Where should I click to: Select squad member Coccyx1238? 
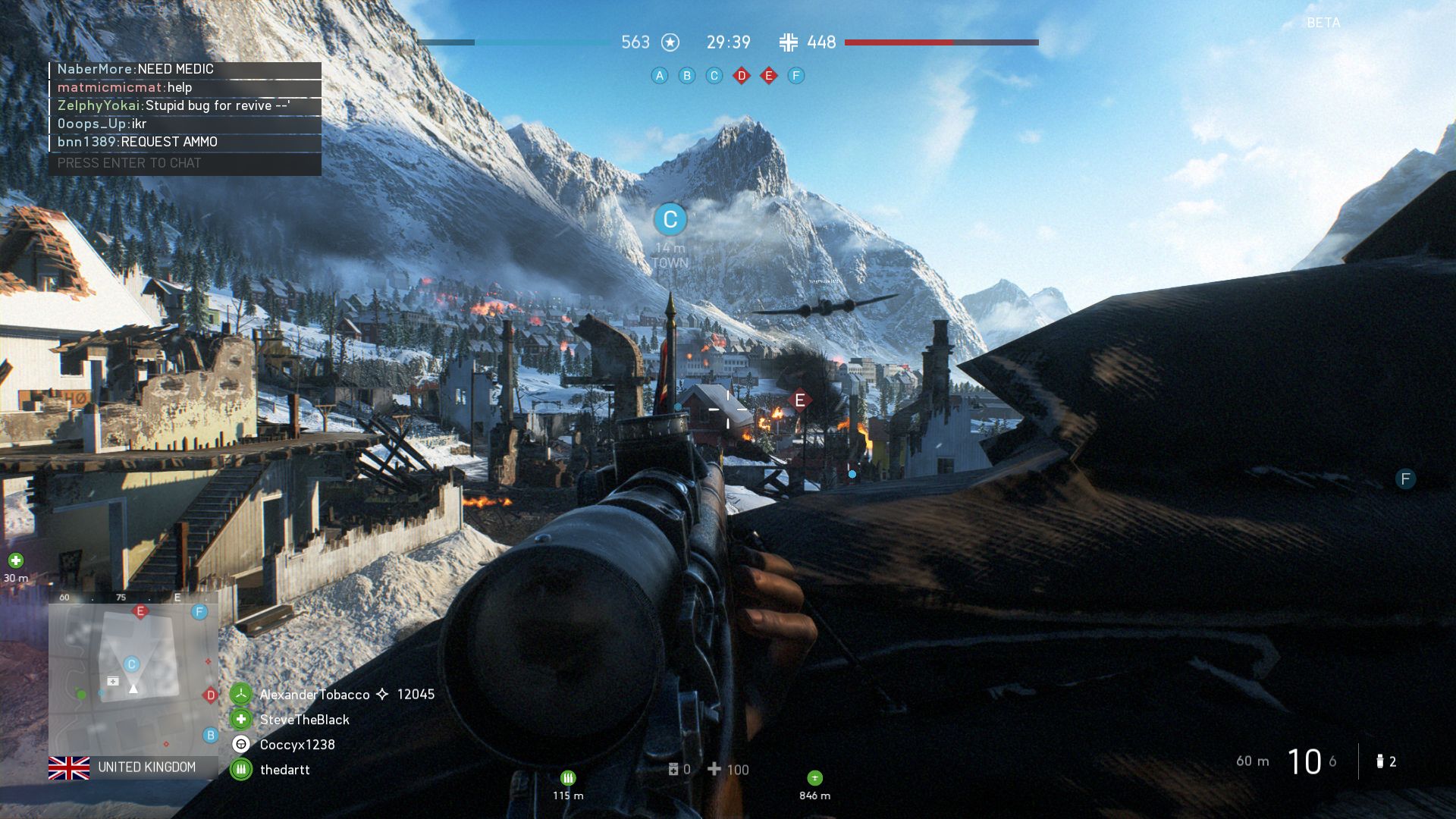297,745
